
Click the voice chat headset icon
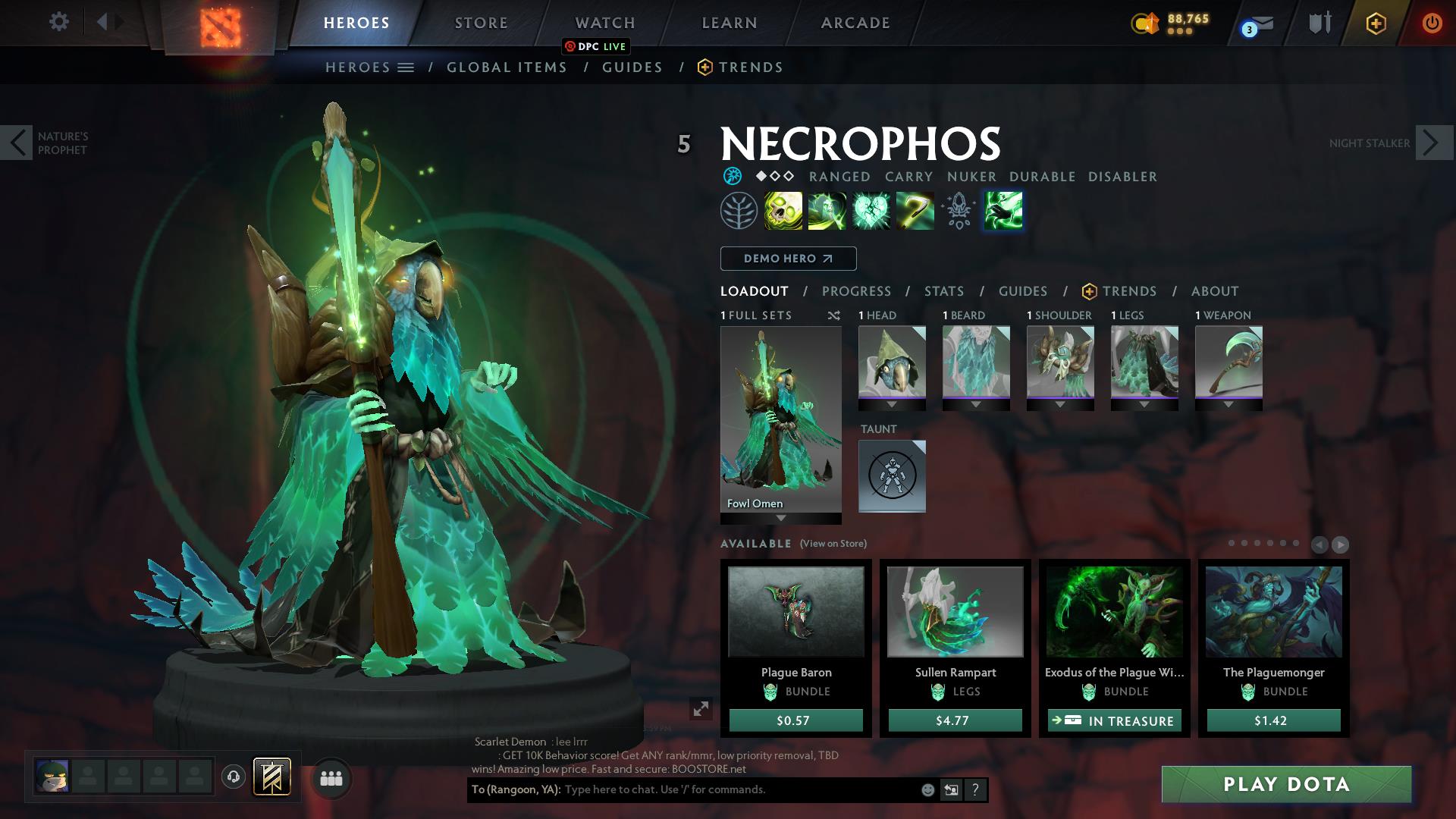[232, 777]
